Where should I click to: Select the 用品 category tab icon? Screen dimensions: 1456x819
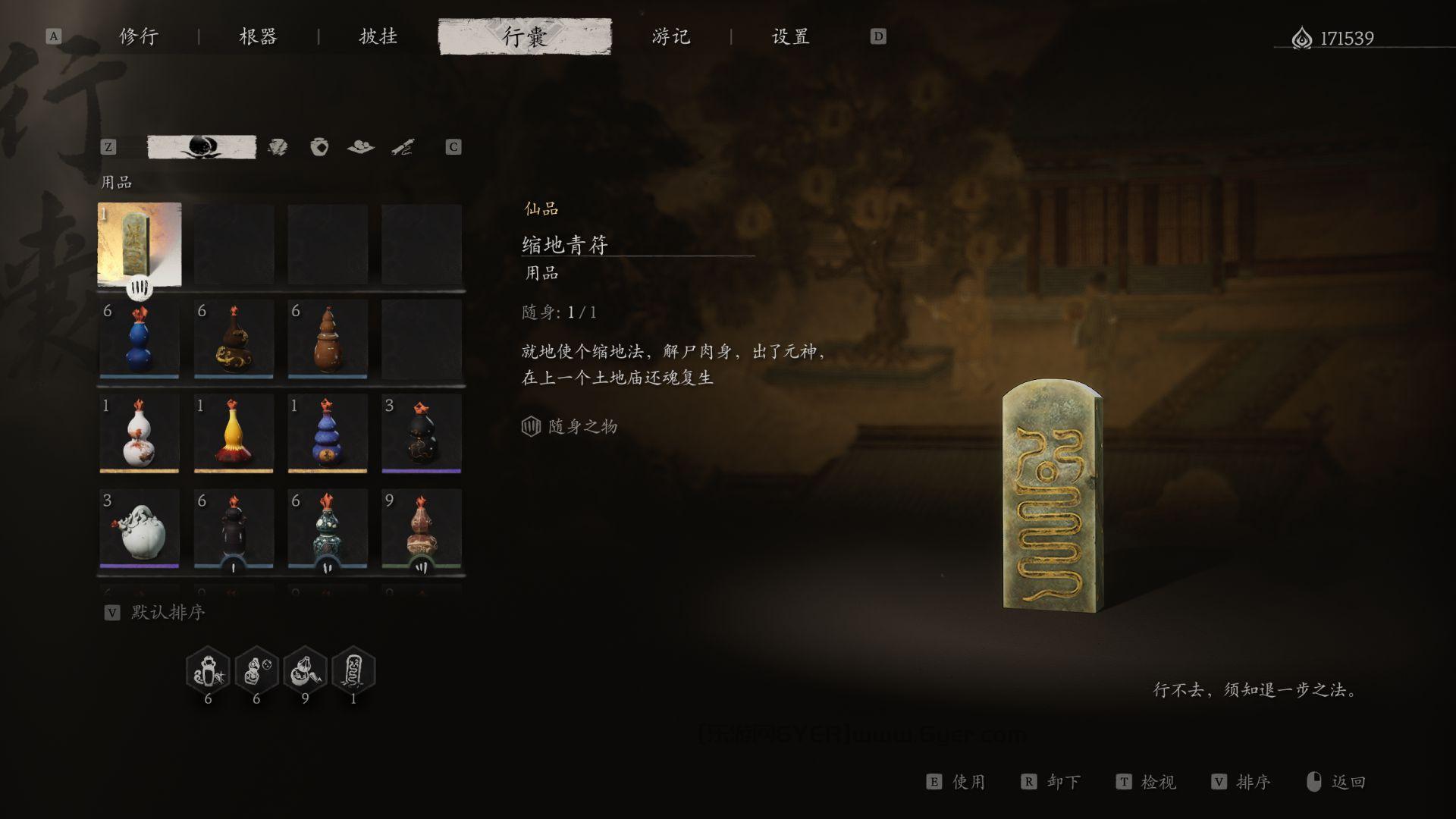click(201, 147)
